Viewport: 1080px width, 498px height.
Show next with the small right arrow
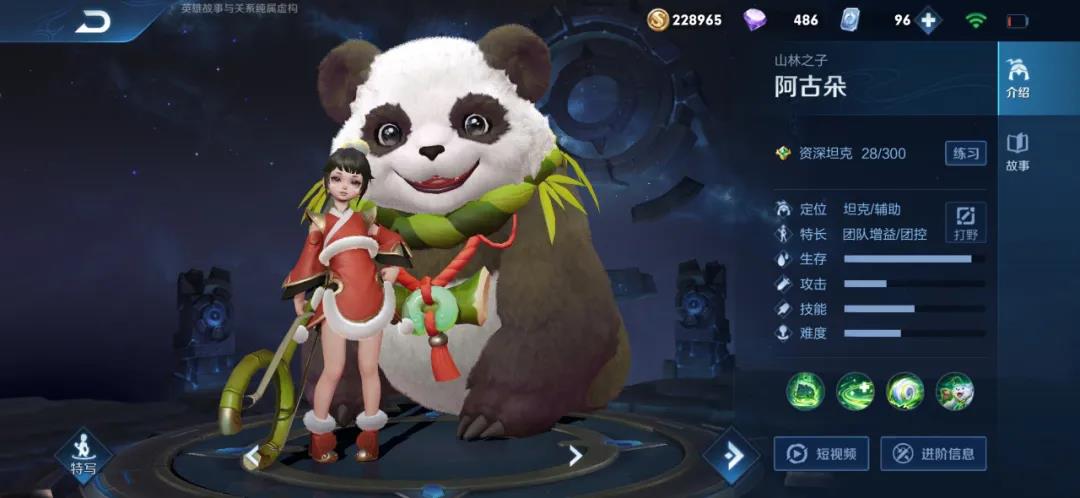575,456
